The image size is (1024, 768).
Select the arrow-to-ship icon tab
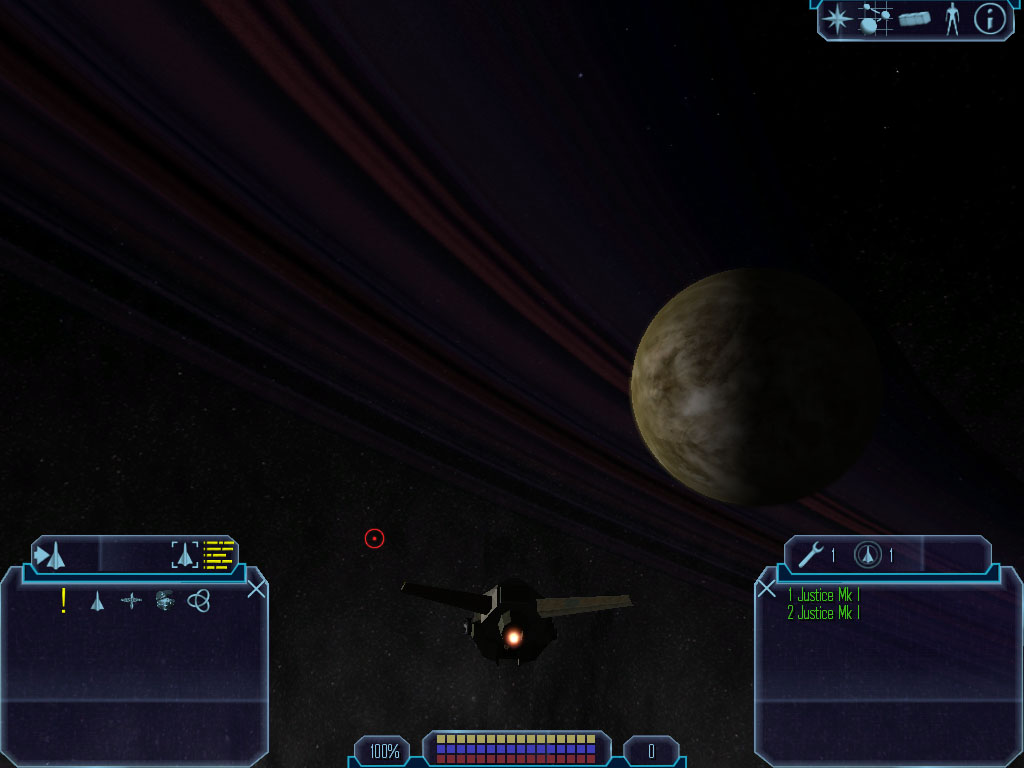[x=50, y=555]
